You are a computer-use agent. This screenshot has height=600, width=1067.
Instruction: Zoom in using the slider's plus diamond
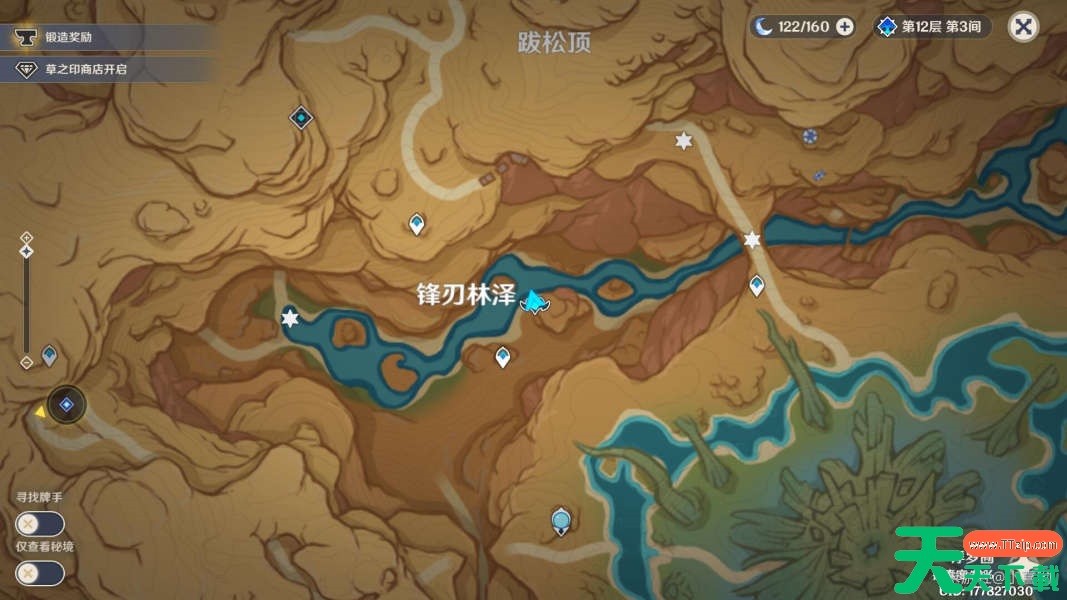coord(27,237)
